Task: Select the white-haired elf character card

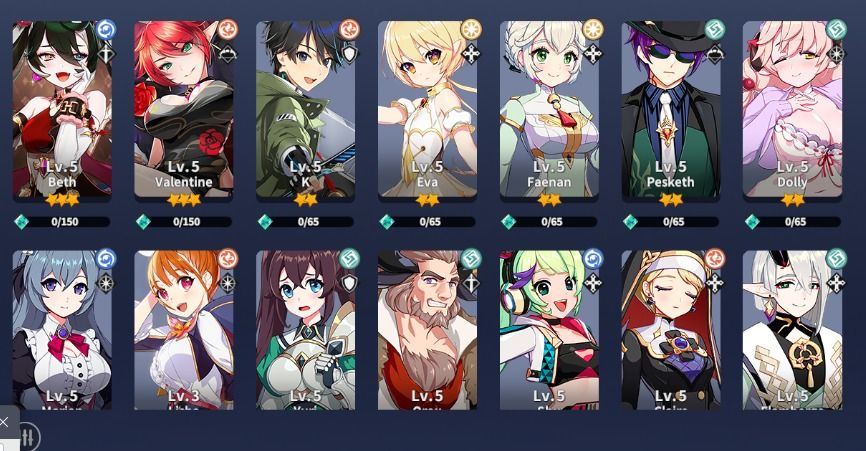Action: pos(793,330)
